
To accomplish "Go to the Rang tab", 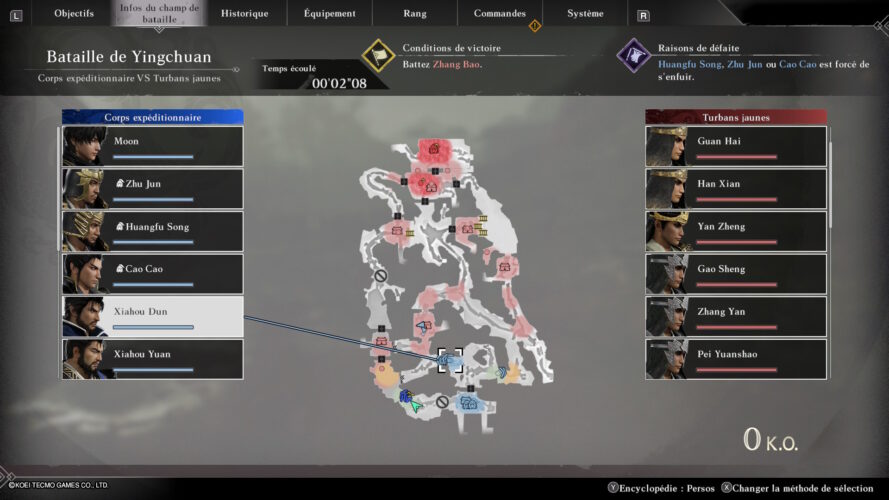I will pos(415,14).
